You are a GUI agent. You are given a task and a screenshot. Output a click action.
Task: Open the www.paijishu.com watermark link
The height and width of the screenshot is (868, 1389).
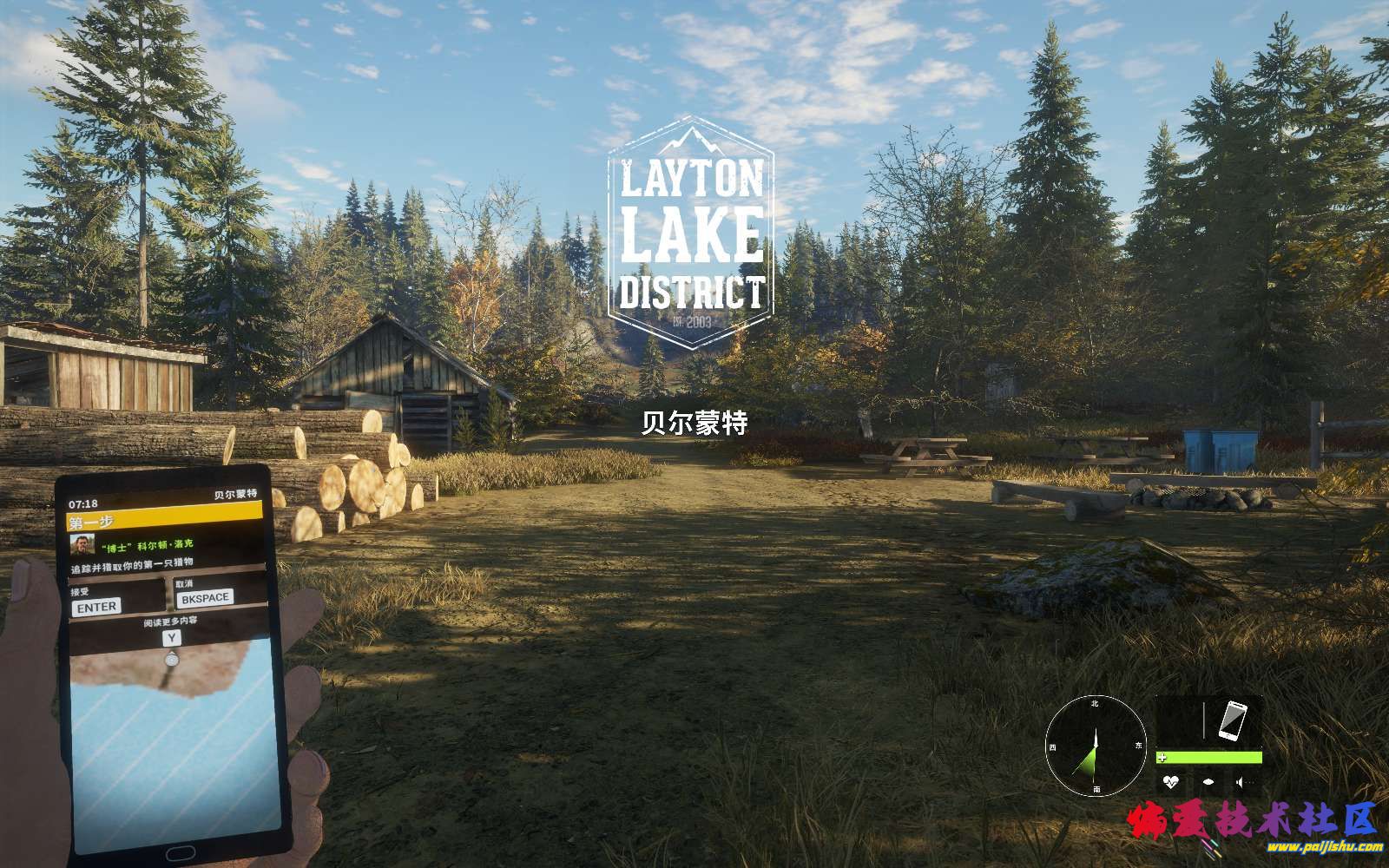[1325, 845]
